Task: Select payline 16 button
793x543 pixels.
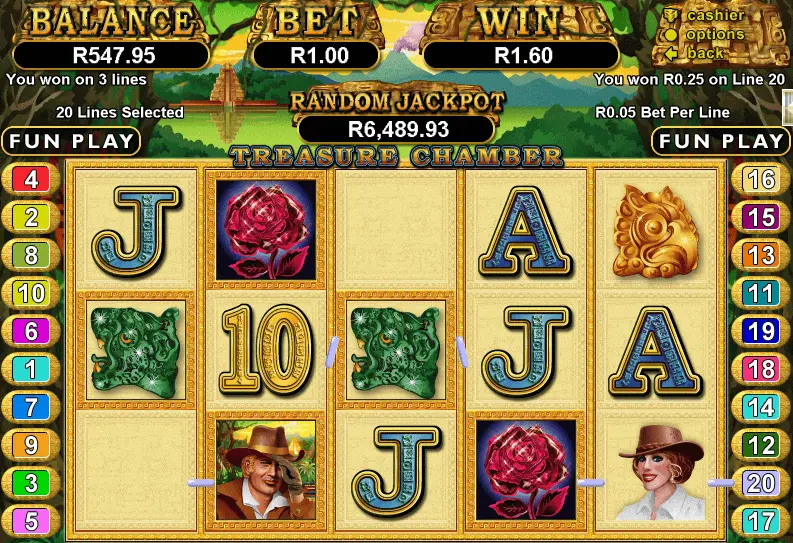Action: [x=761, y=180]
